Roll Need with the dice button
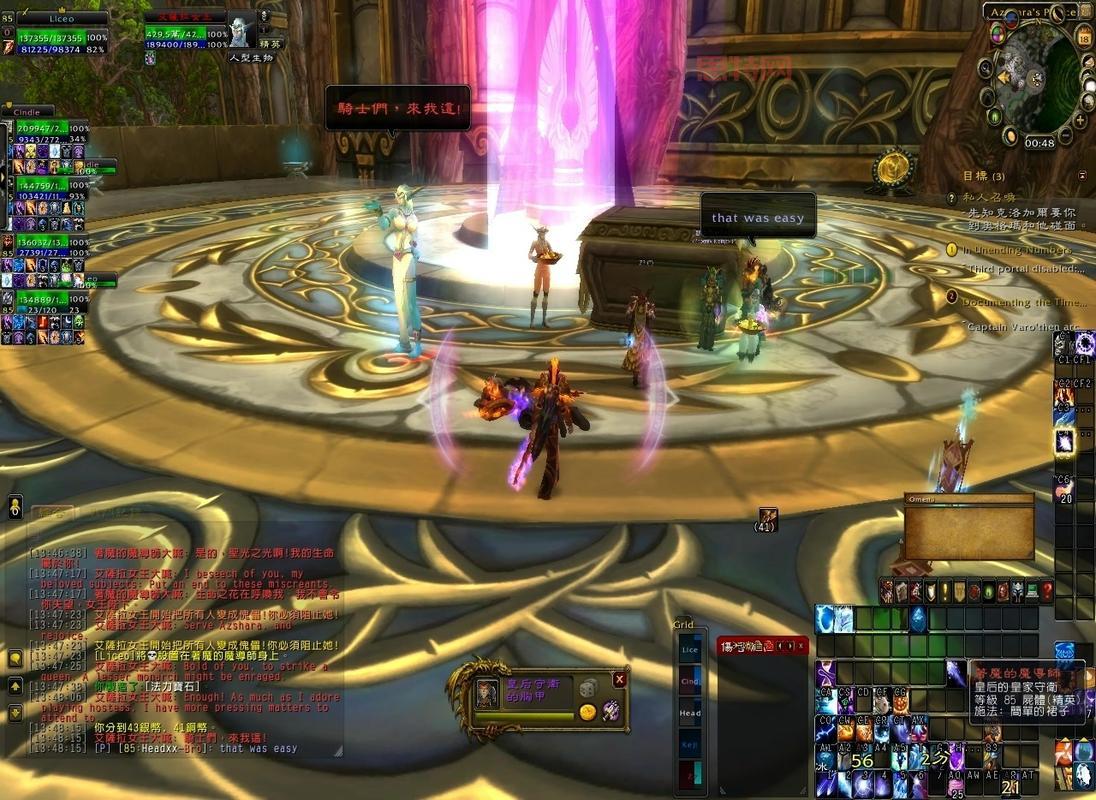This screenshot has width=1096, height=800. click(x=589, y=689)
